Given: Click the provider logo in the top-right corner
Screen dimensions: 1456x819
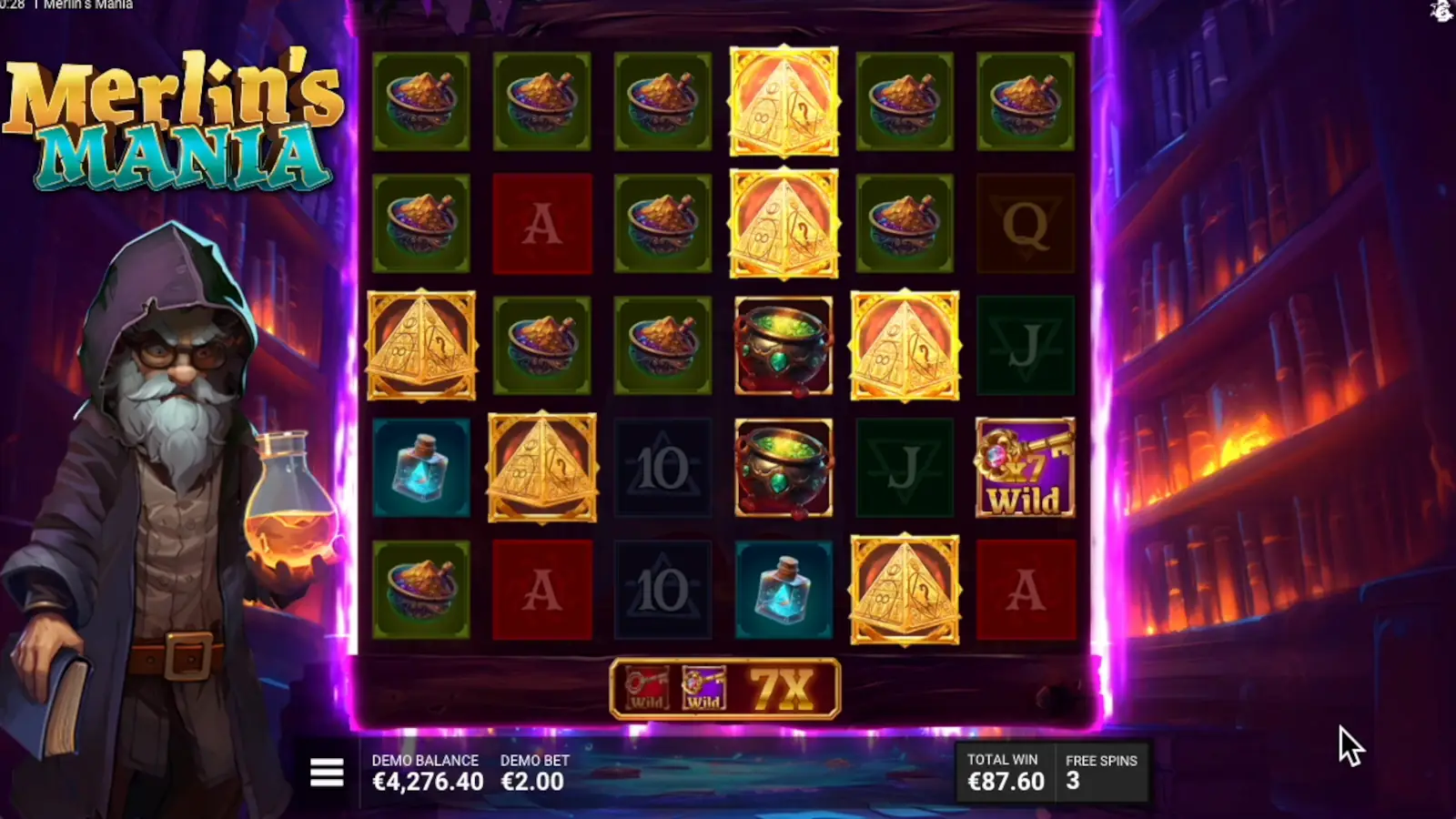Looking at the screenshot, I should [x=1441, y=13].
